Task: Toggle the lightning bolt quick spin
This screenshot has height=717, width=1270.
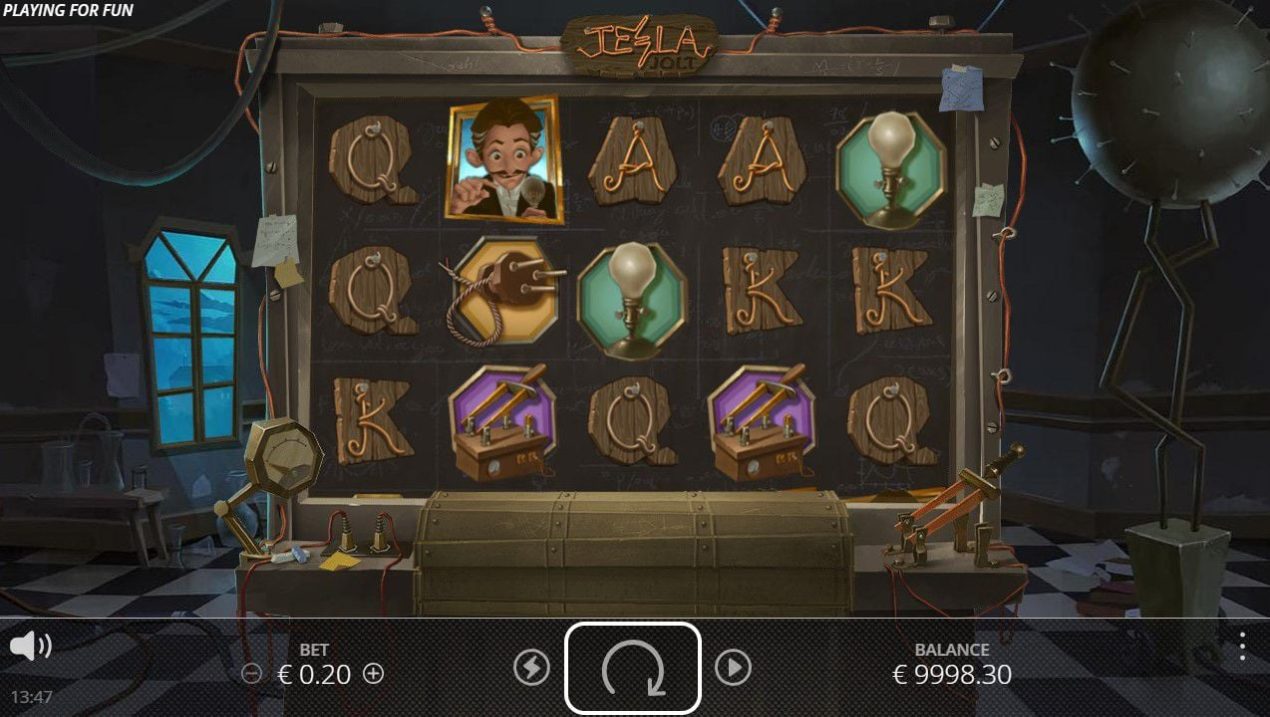Action: [x=531, y=667]
